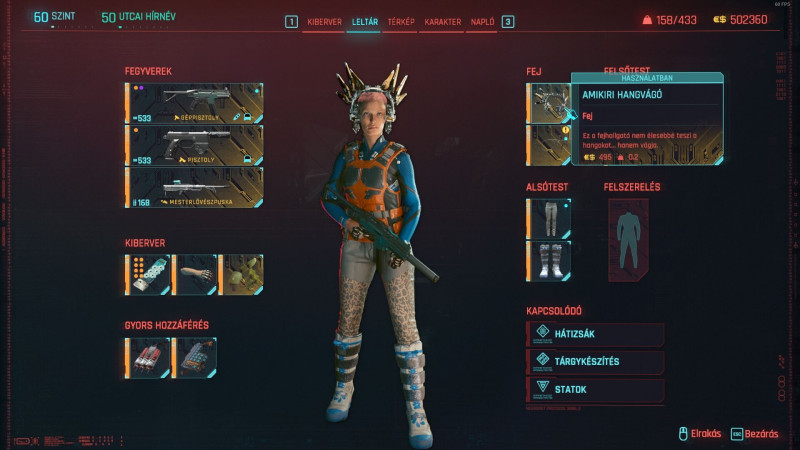
Task: Switch to the Kiberver tab
Action: pos(323,21)
